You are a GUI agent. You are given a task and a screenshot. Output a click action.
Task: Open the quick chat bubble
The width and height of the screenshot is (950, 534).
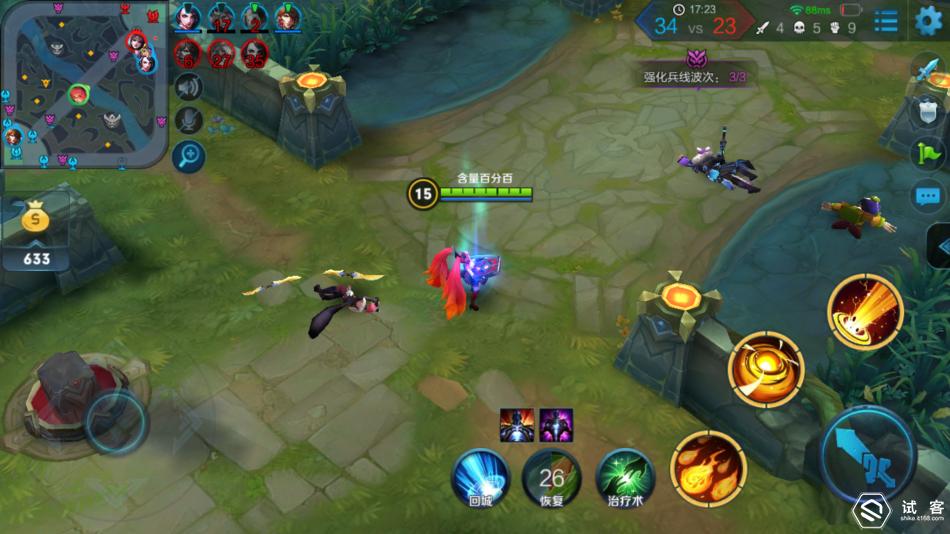pos(928,196)
